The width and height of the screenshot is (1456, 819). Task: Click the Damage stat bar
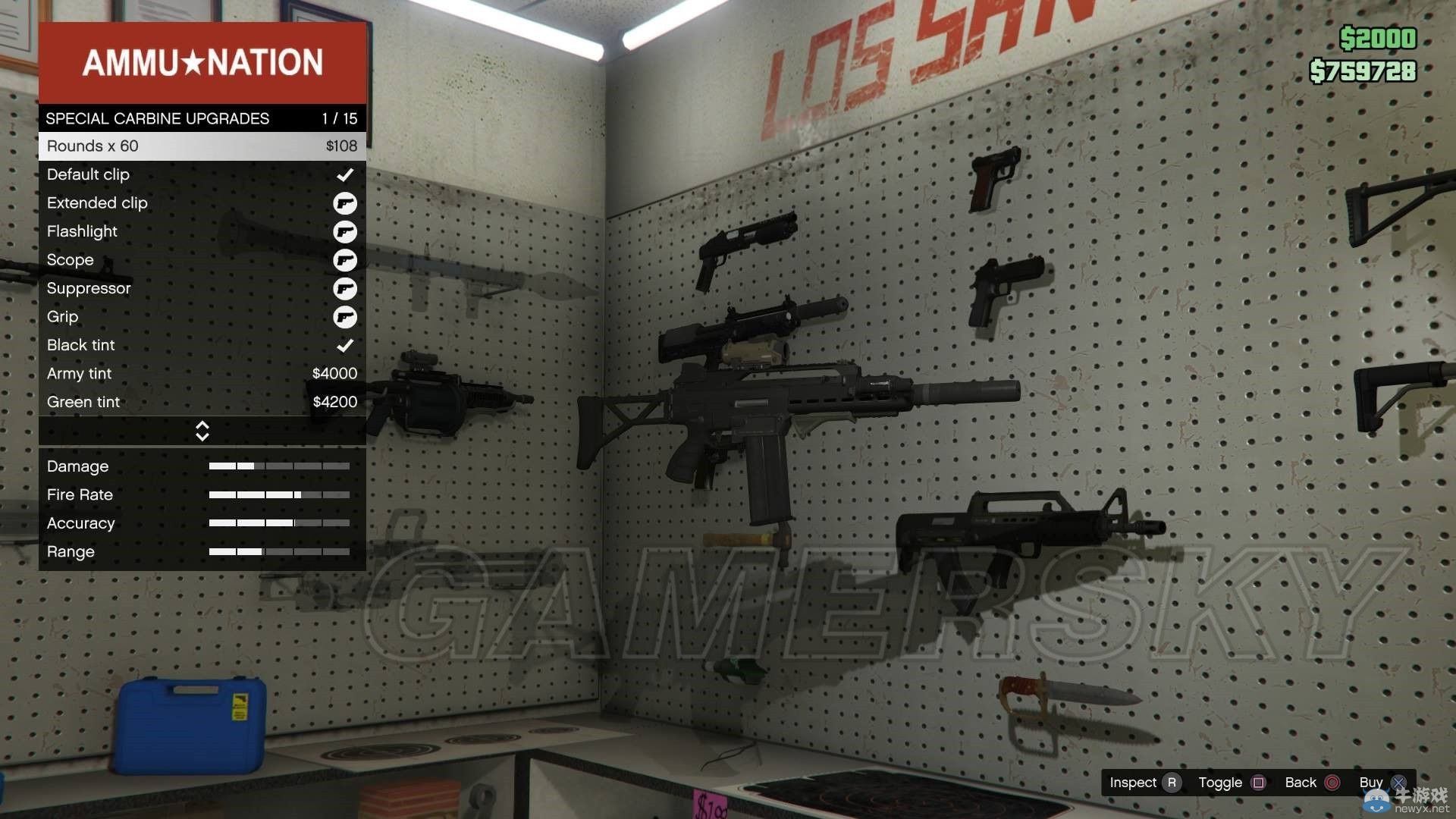(x=281, y=466)
